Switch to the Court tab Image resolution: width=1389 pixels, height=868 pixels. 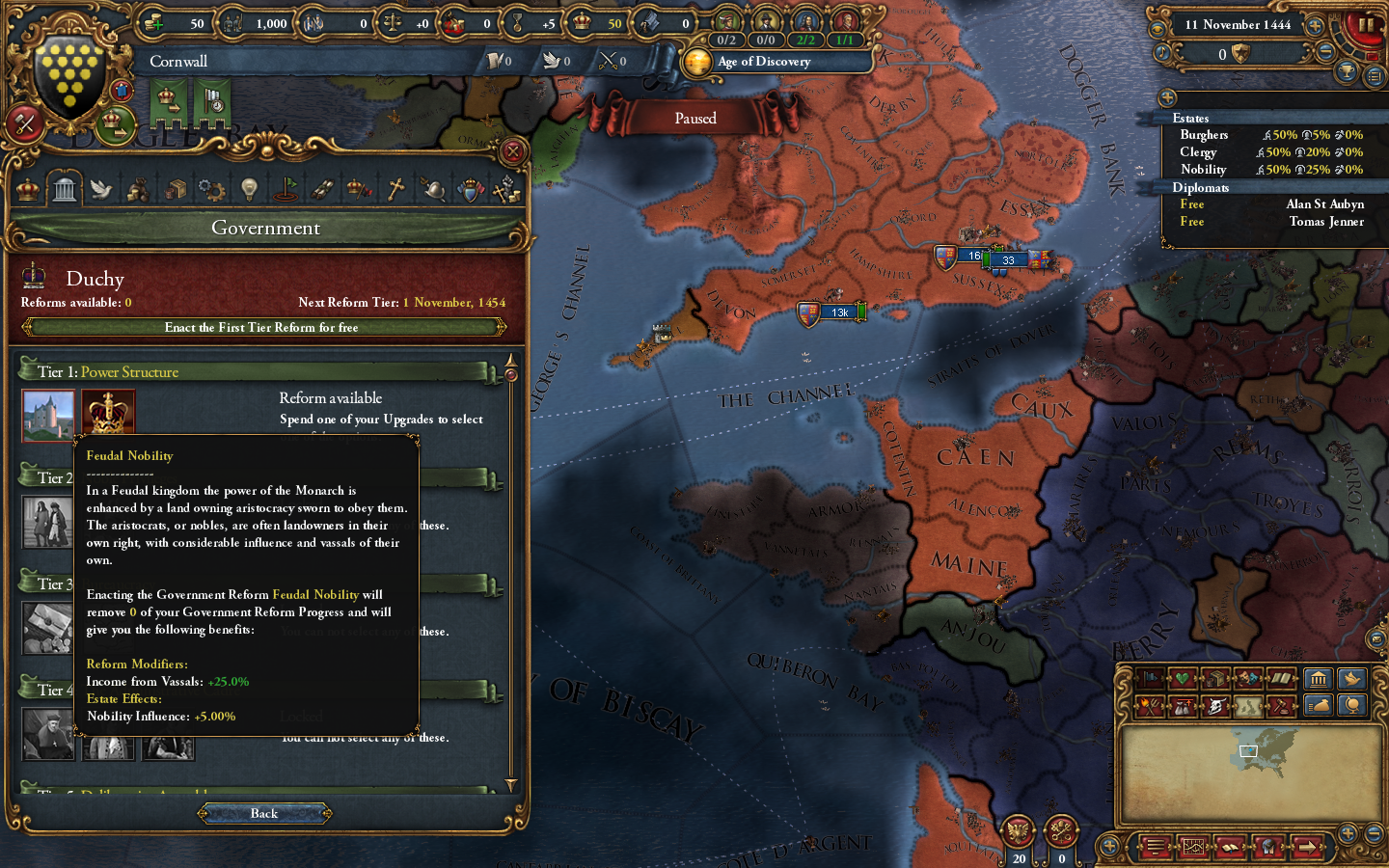click(26, 188)
